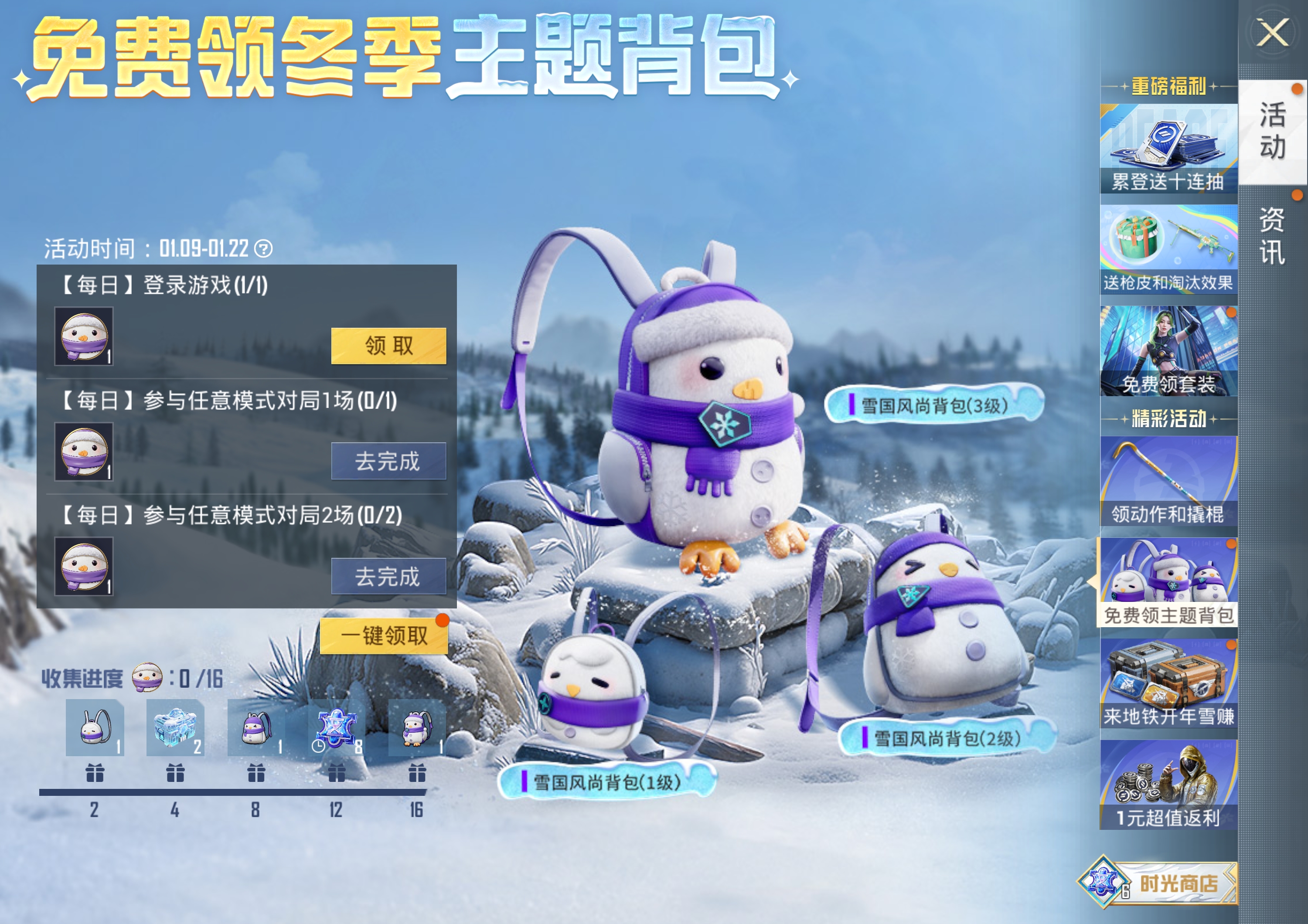Claim the daily login reward with 领取
Screen dimensions: 1308x924
coord(389,345)
